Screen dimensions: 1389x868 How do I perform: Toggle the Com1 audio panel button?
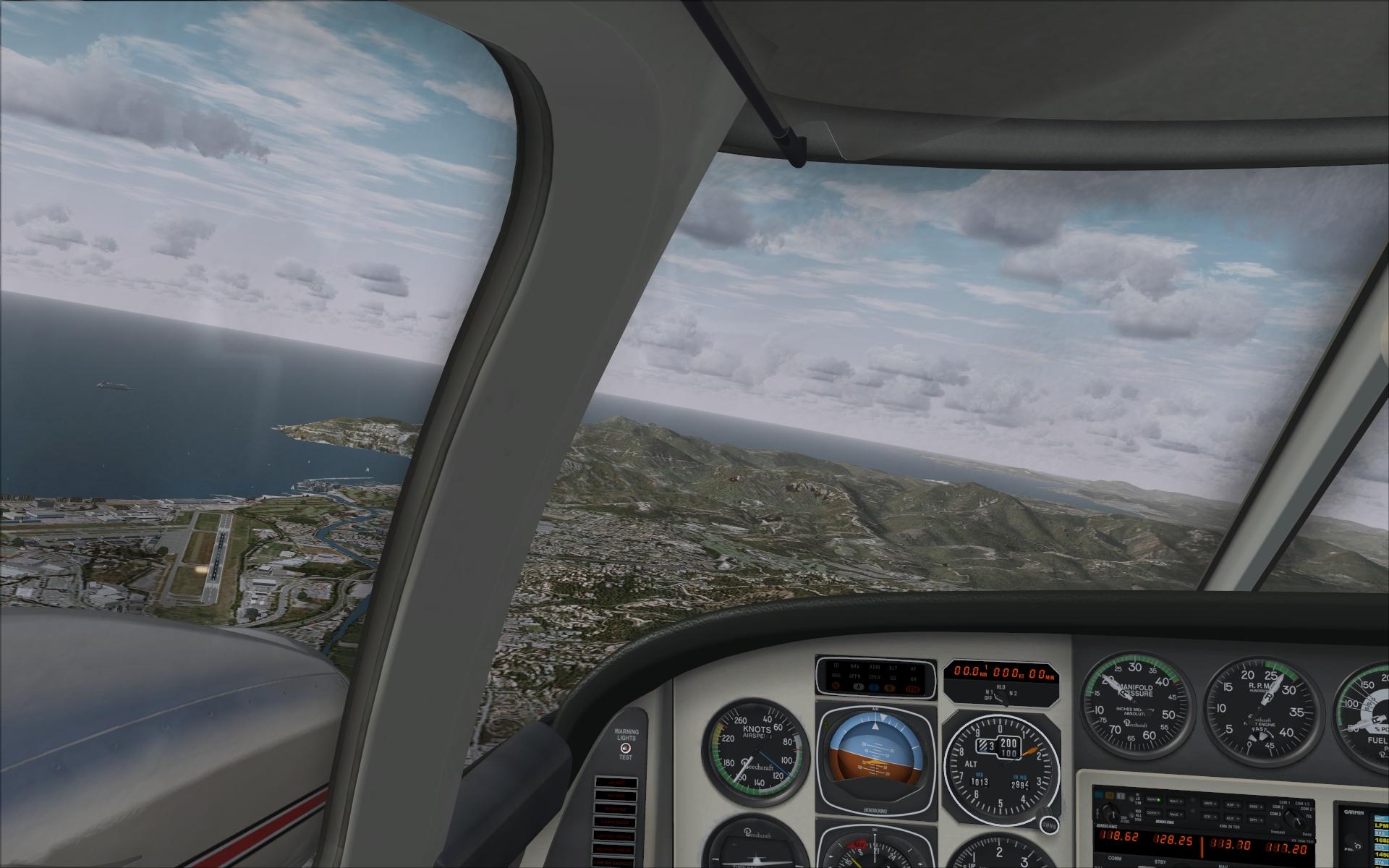1154,800
